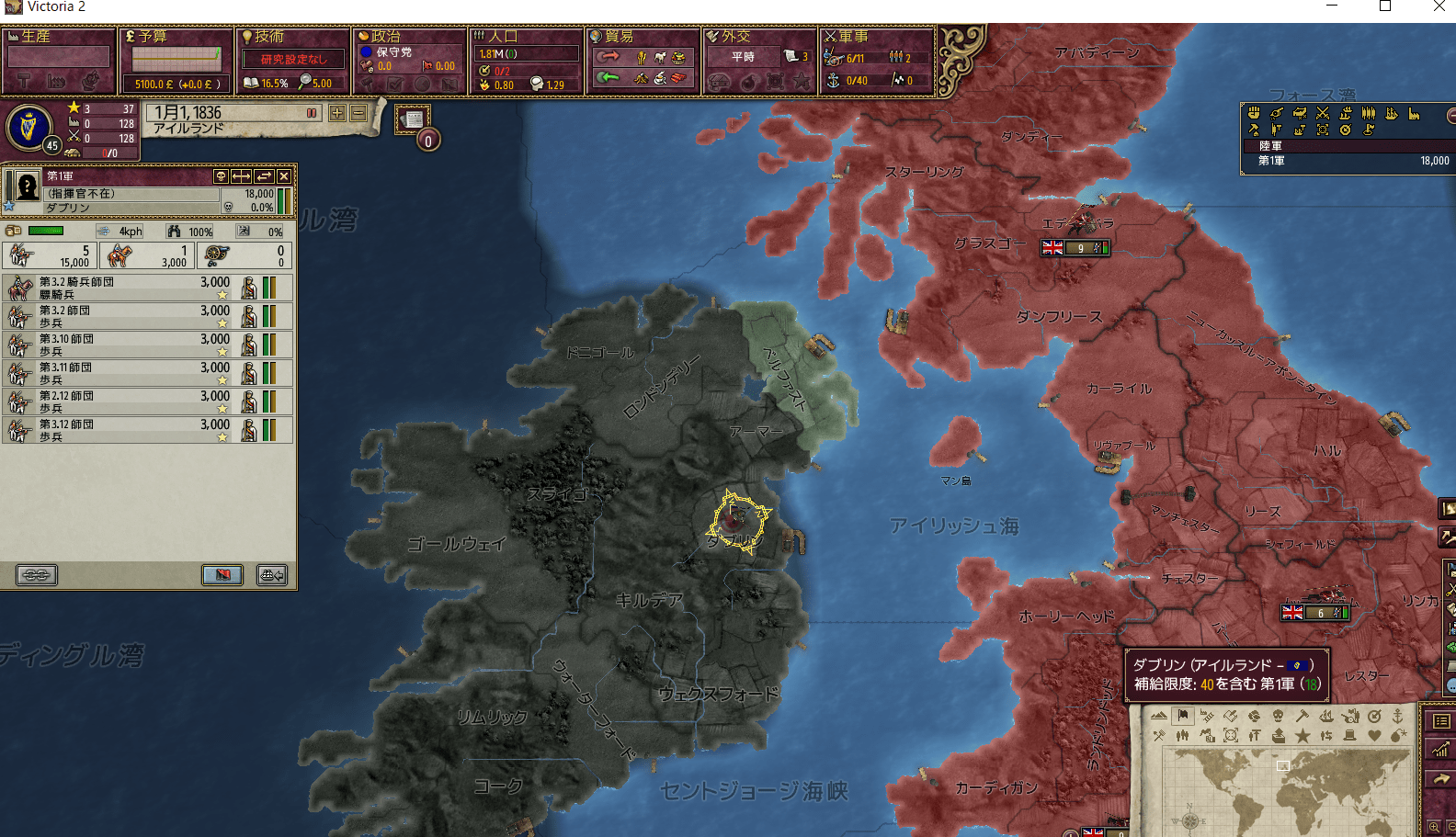Image resolution: width=1456 pixels, height=837 pixels.
Task: Click the skull disband icon on 第1軍 panel
Action: 222,178
